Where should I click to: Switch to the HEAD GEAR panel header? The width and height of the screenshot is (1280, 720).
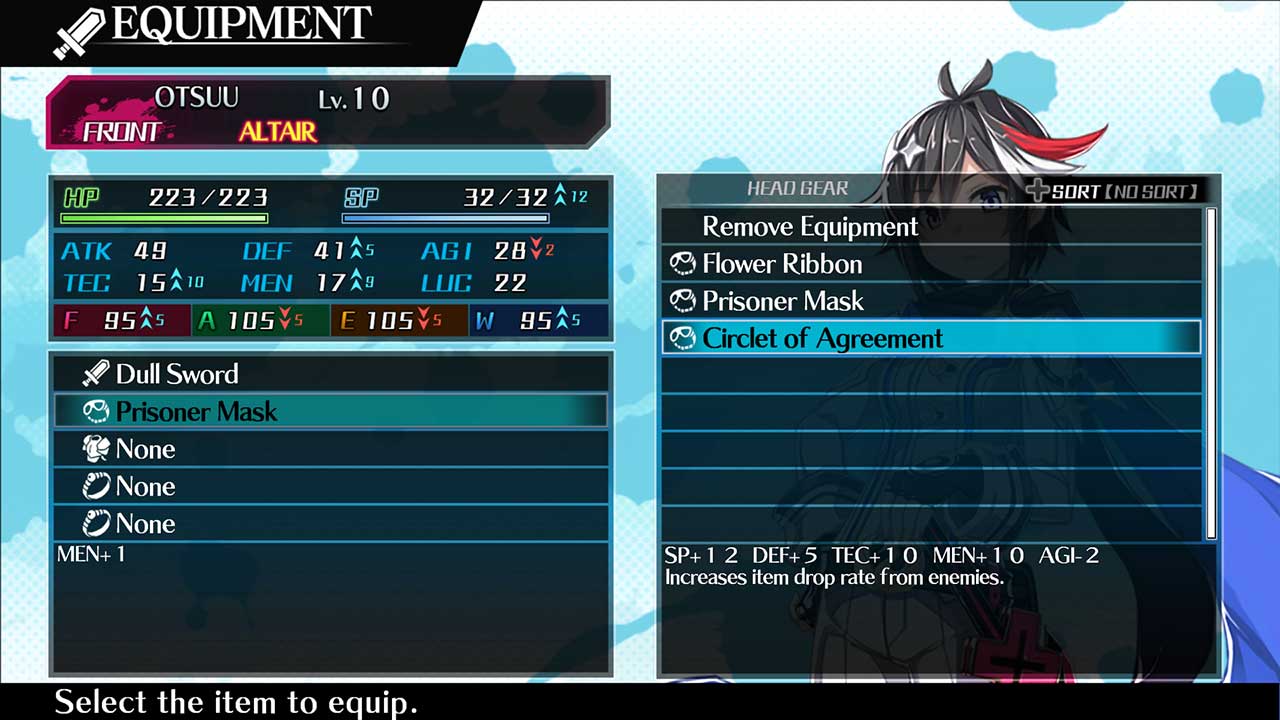click(x=797, y=188)
